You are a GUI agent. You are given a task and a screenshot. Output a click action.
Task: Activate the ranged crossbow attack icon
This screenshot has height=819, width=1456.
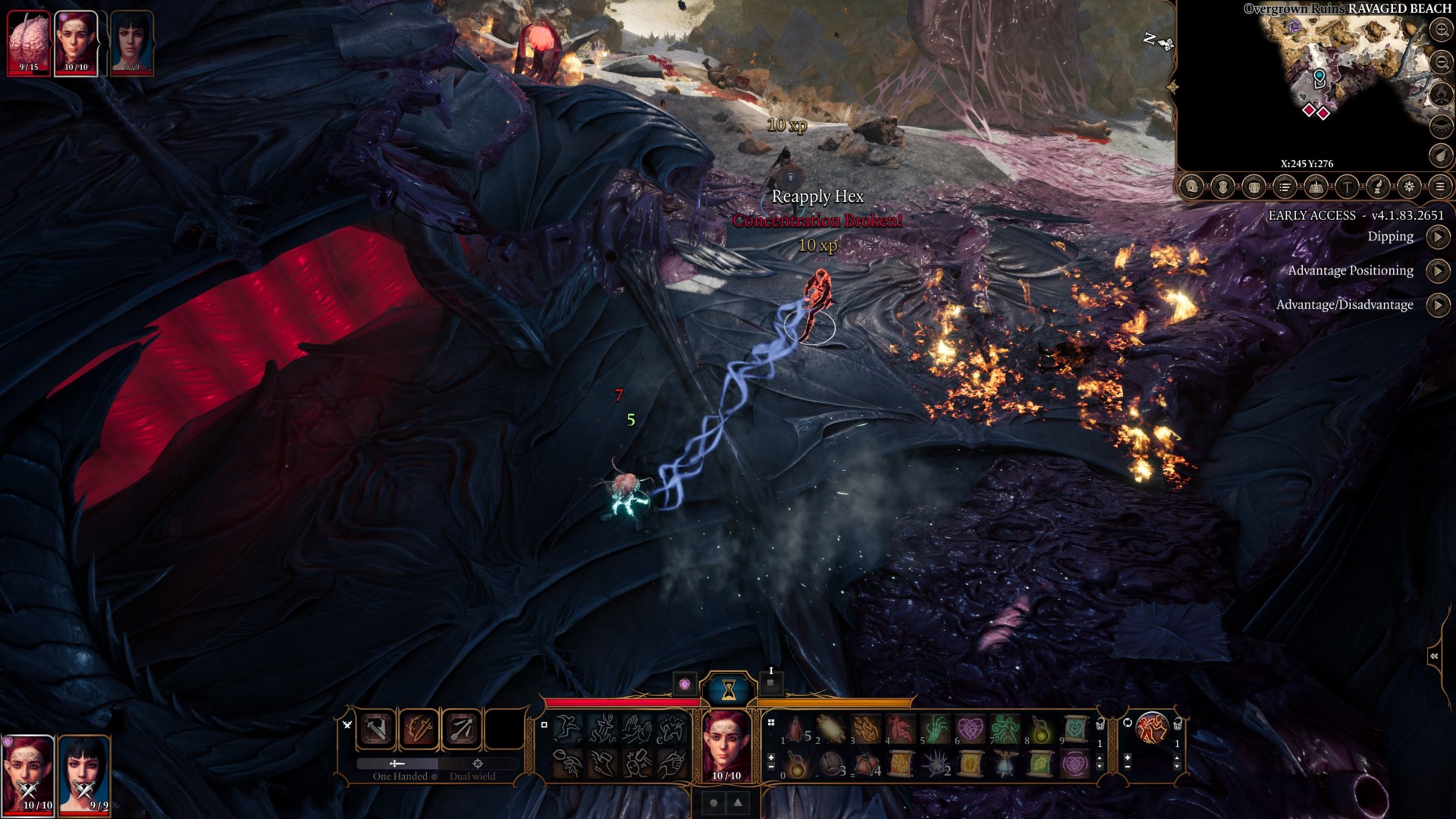[462, 730]
